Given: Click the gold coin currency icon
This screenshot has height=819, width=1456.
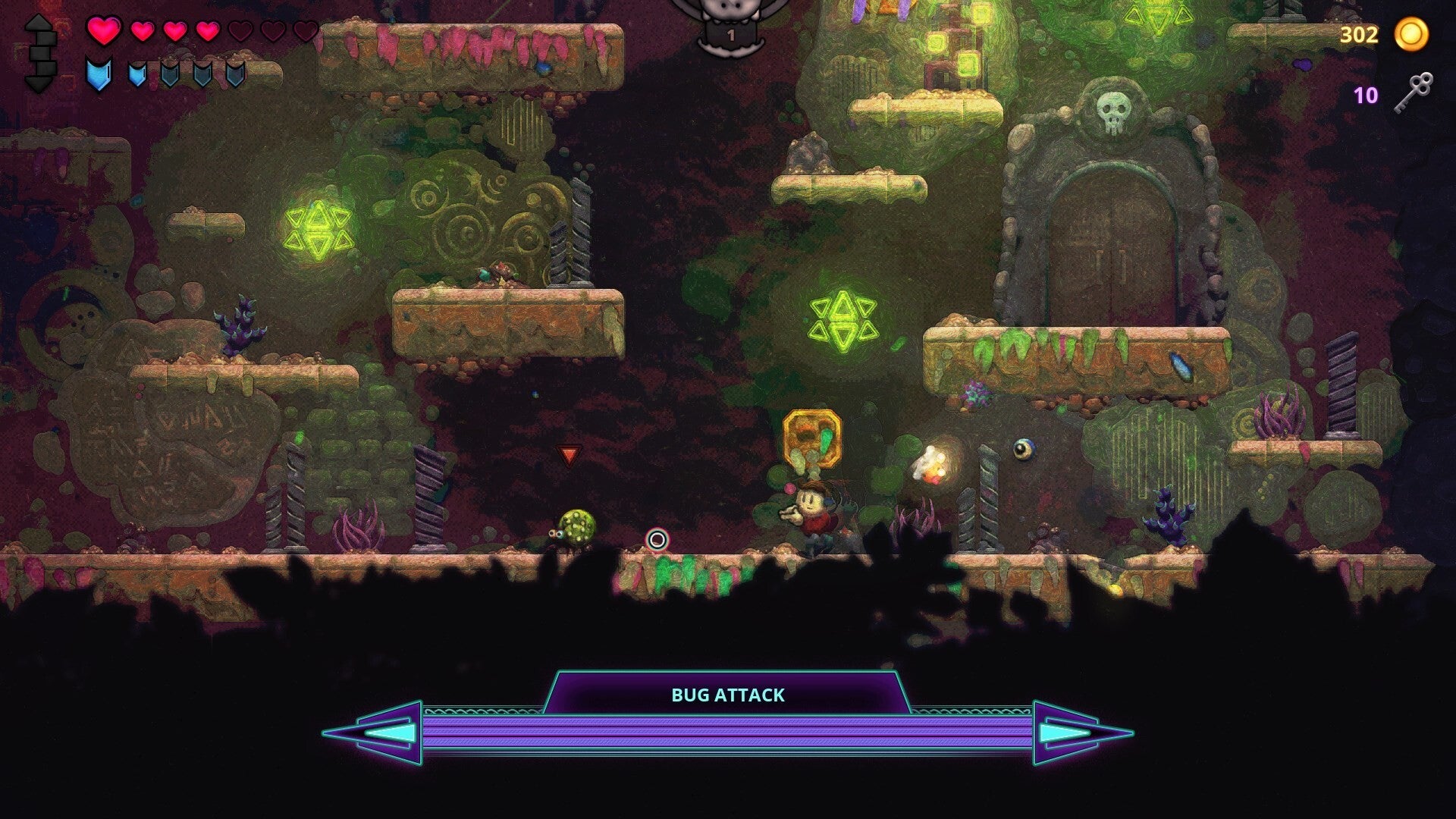Looking at the screenshot, I should point(1412,35).
